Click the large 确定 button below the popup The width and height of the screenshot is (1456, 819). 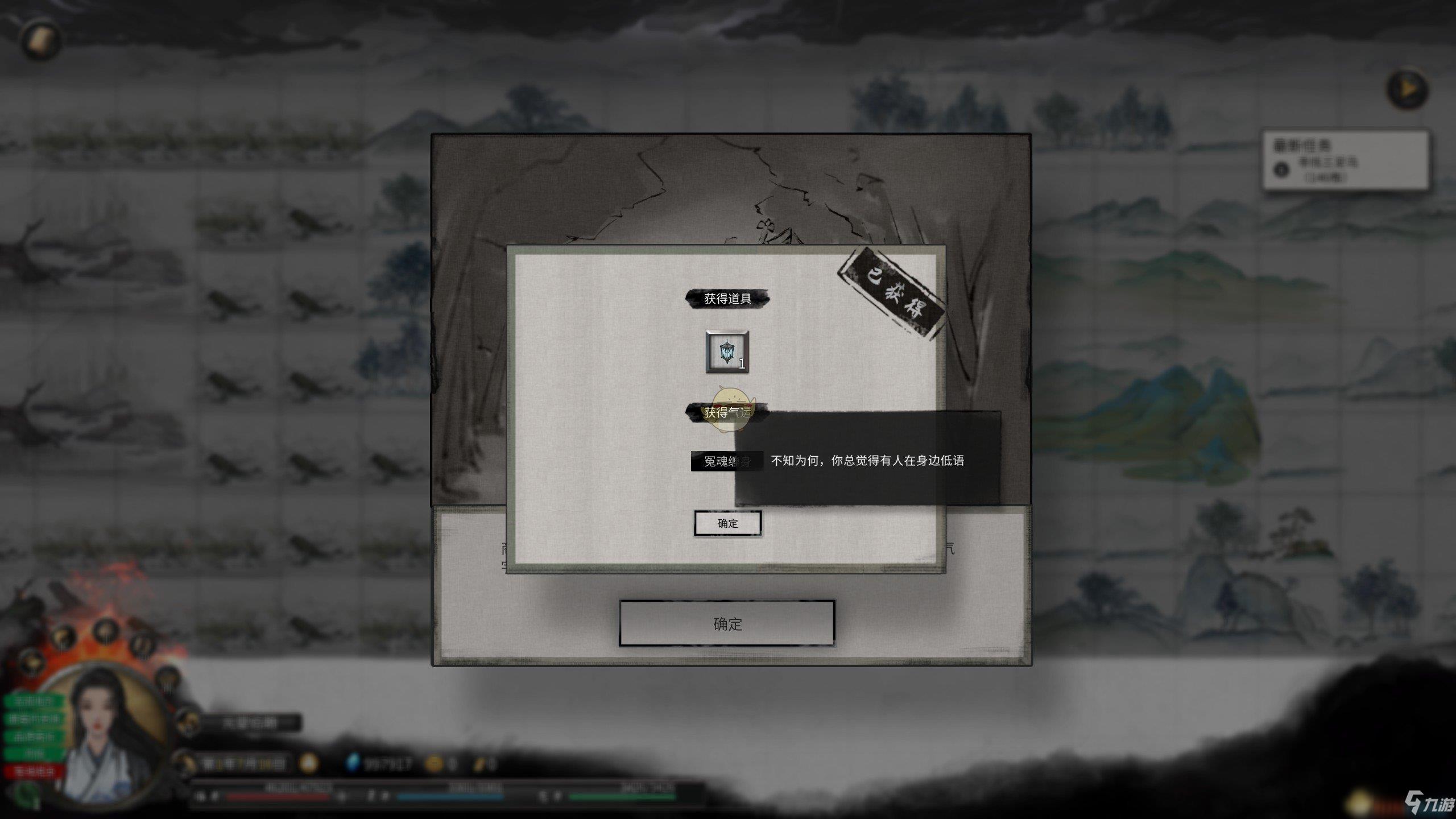[727, 623]
